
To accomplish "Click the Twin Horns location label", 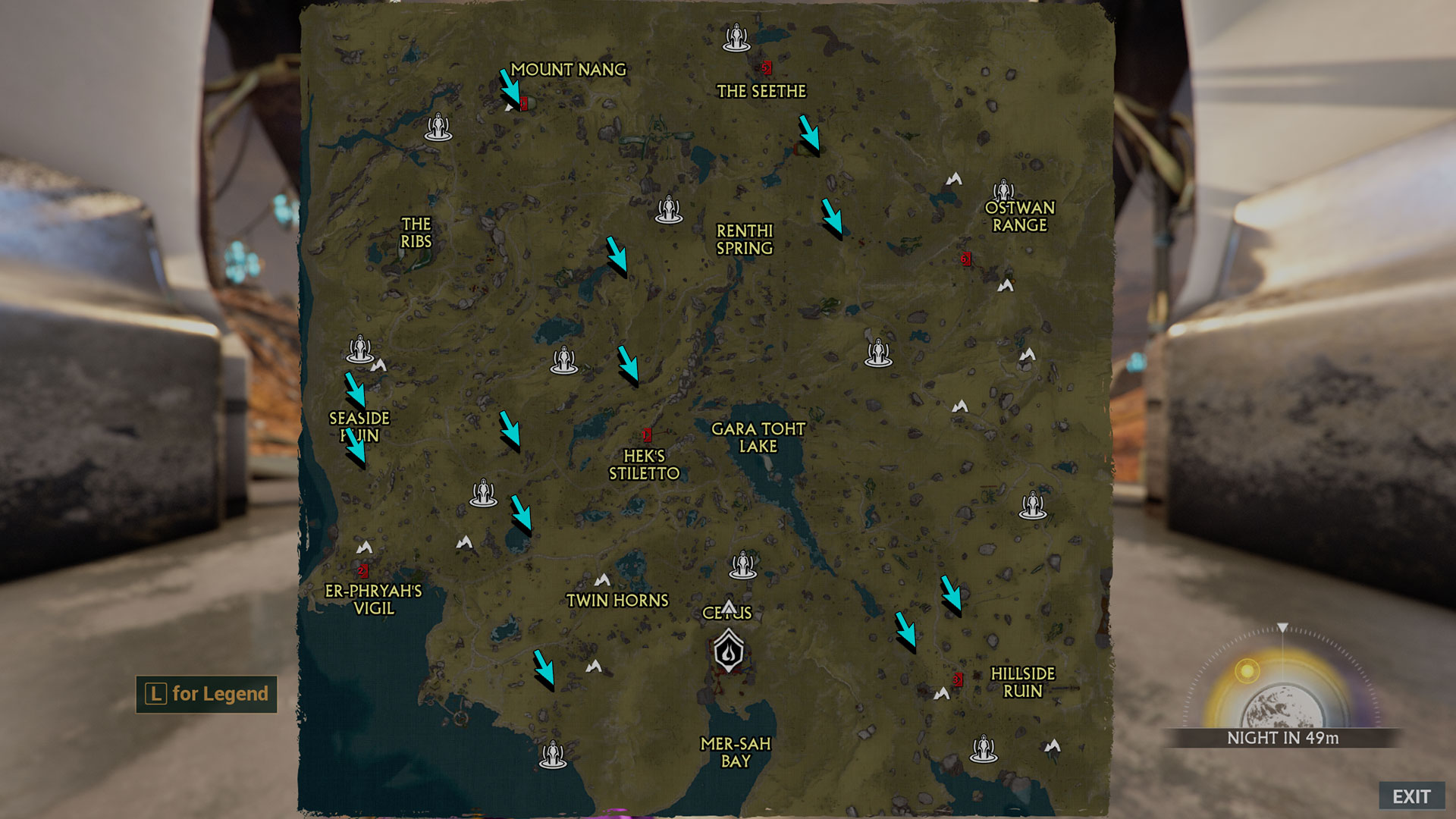I will click(617, 601).
